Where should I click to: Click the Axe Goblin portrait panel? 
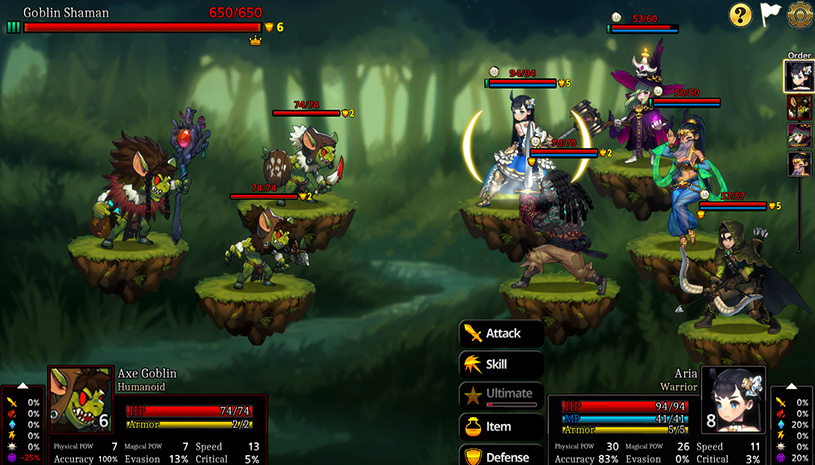click(x=81, y=400)
